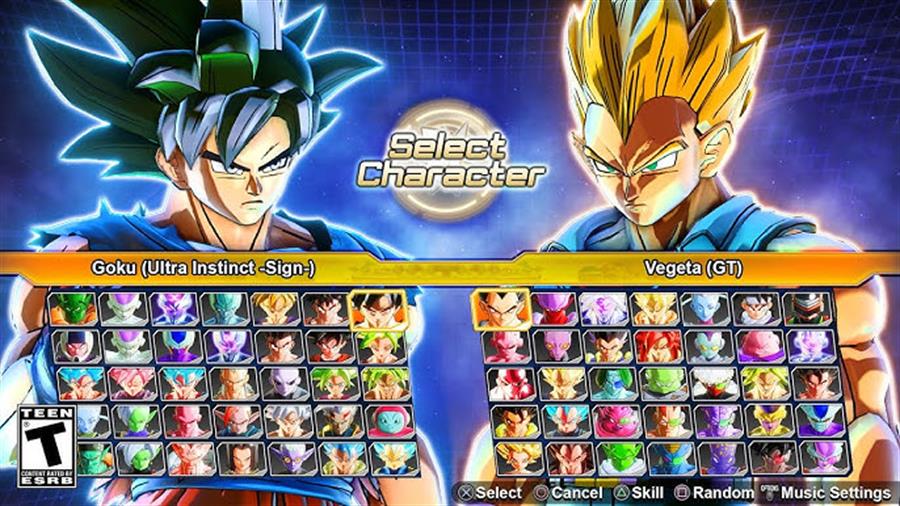Pick the Janemba portrait

pyautogui.click(x=501, y=383)
